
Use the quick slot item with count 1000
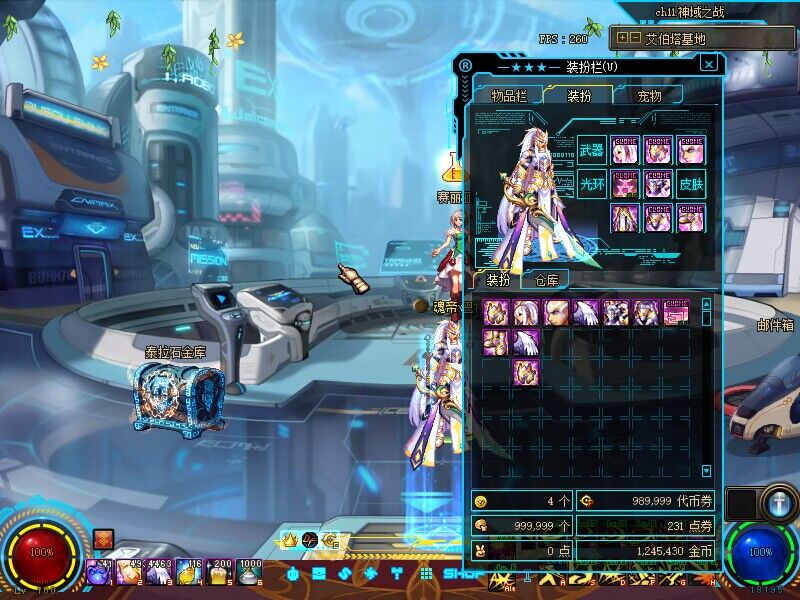click(249, 571)
